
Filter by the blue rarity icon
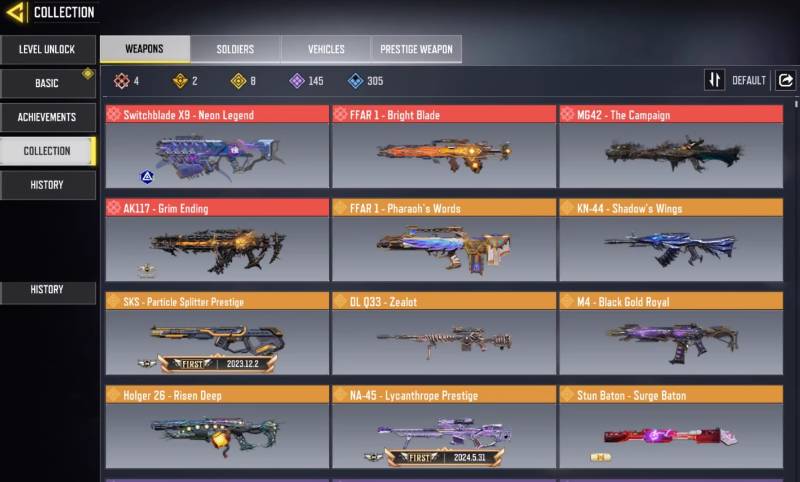(356, 81)
